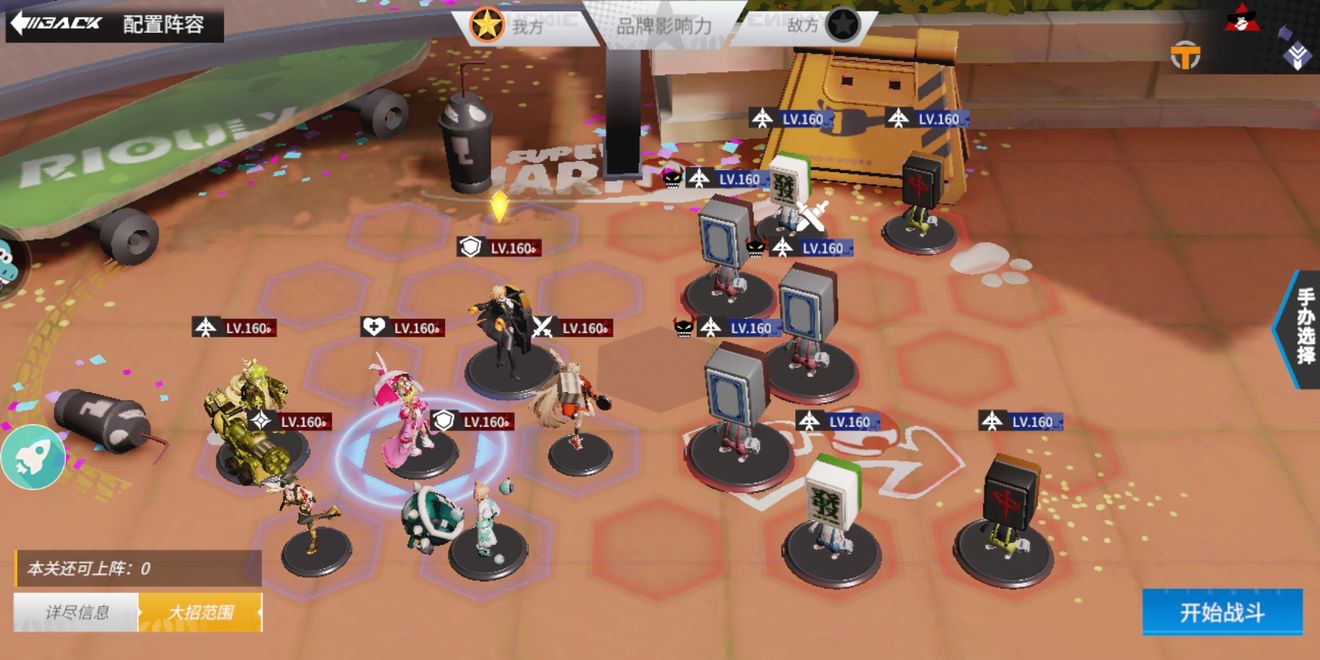This screenshot has height=660, width=1320.
Task: Go back using the BACK button
Action: (58, 23)
